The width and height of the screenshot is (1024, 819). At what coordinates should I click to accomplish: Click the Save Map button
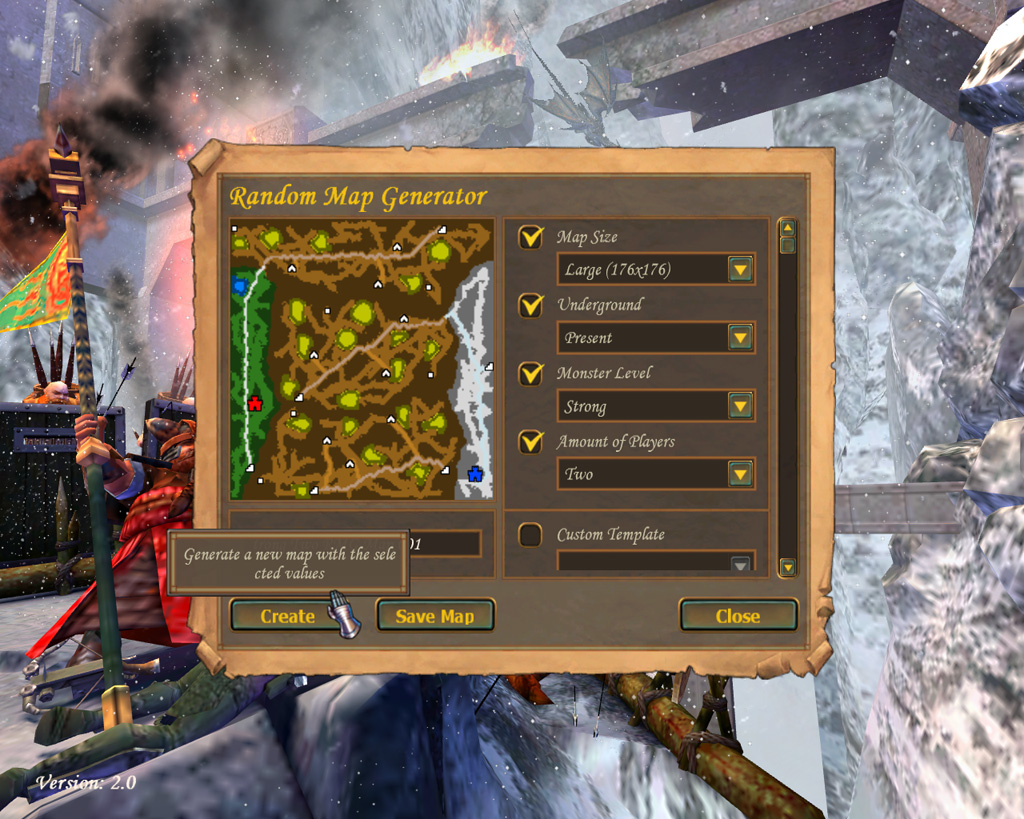[435, 616]
